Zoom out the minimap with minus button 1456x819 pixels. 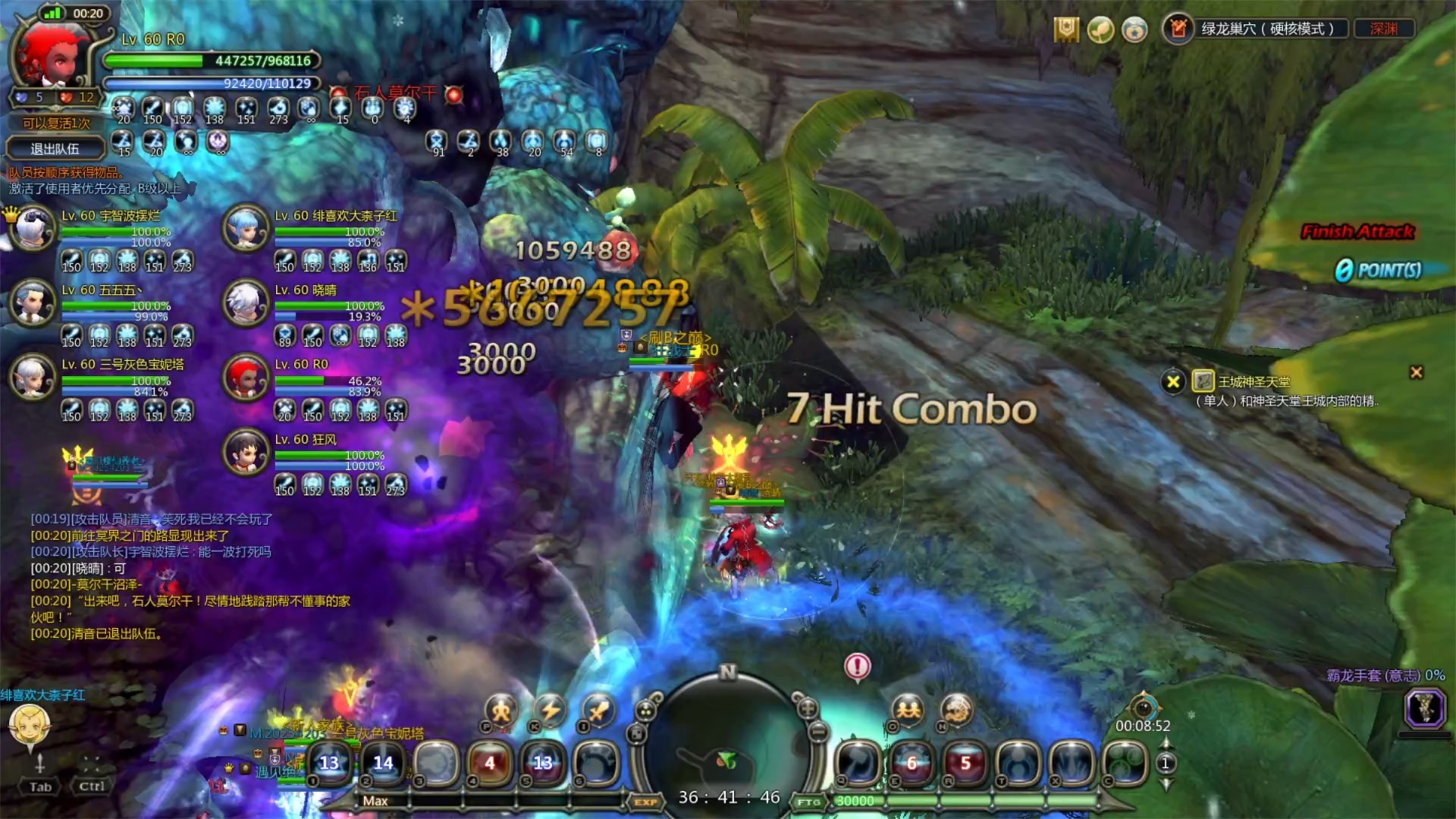[817, 732]
